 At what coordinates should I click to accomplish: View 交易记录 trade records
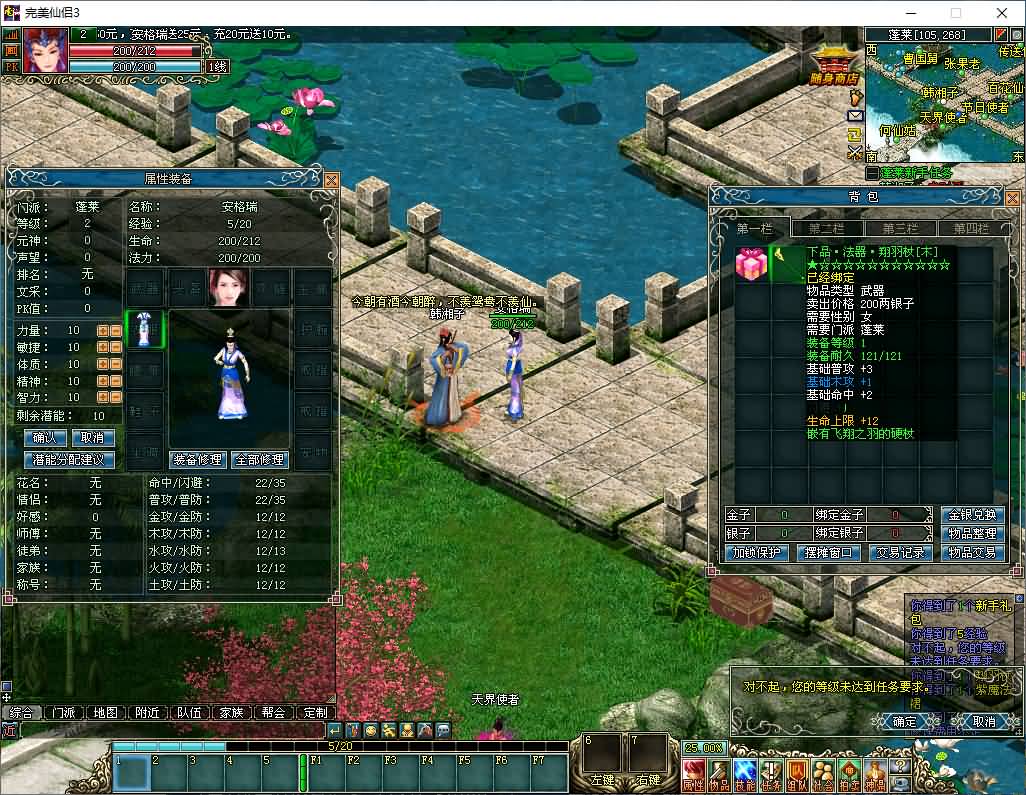point(901,553)
